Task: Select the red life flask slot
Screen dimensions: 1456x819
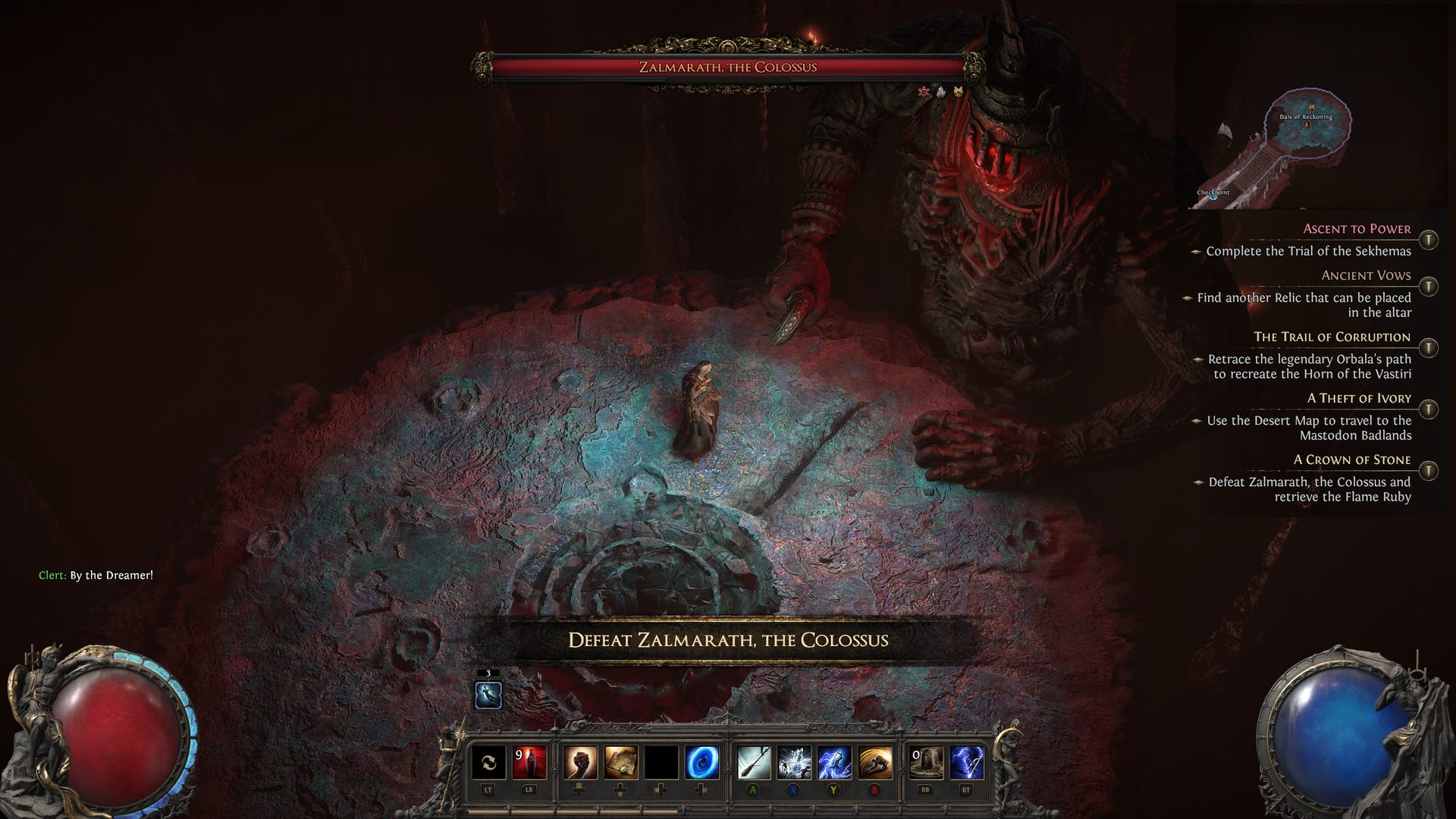Action: point(529,762)
